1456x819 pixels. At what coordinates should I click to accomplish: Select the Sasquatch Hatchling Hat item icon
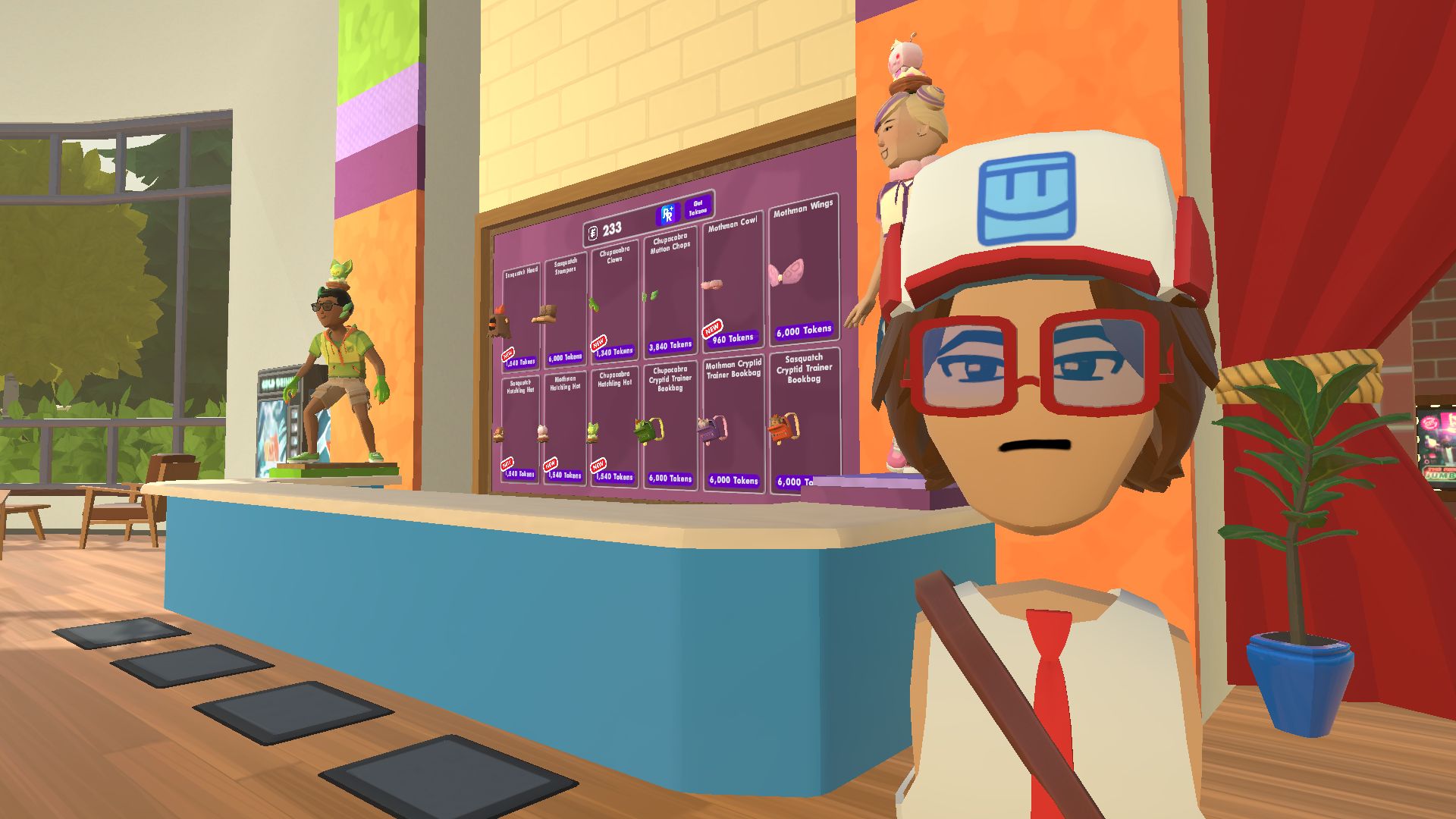(497, 433)
